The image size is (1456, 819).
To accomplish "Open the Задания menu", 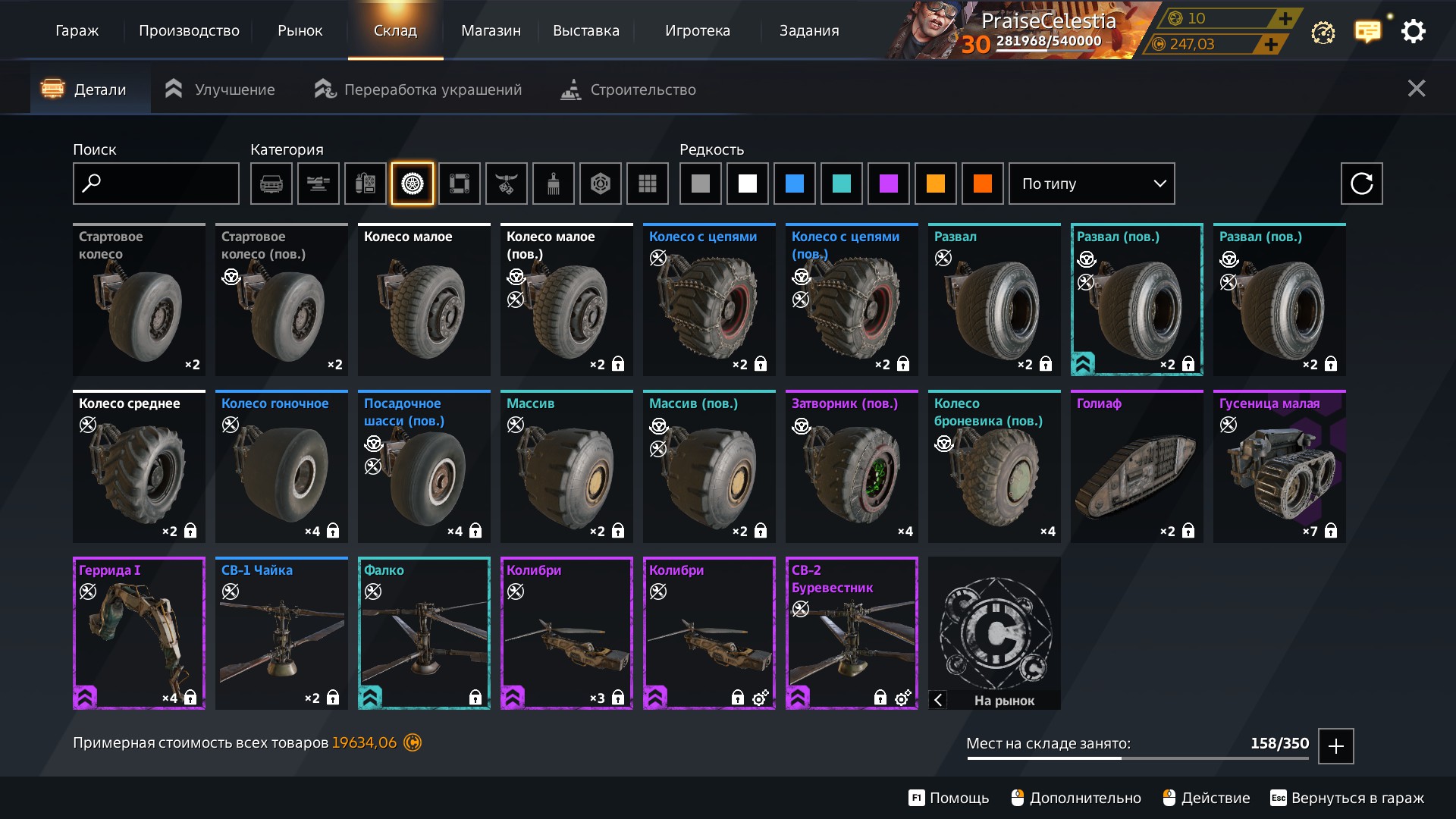I will [809, 31].
